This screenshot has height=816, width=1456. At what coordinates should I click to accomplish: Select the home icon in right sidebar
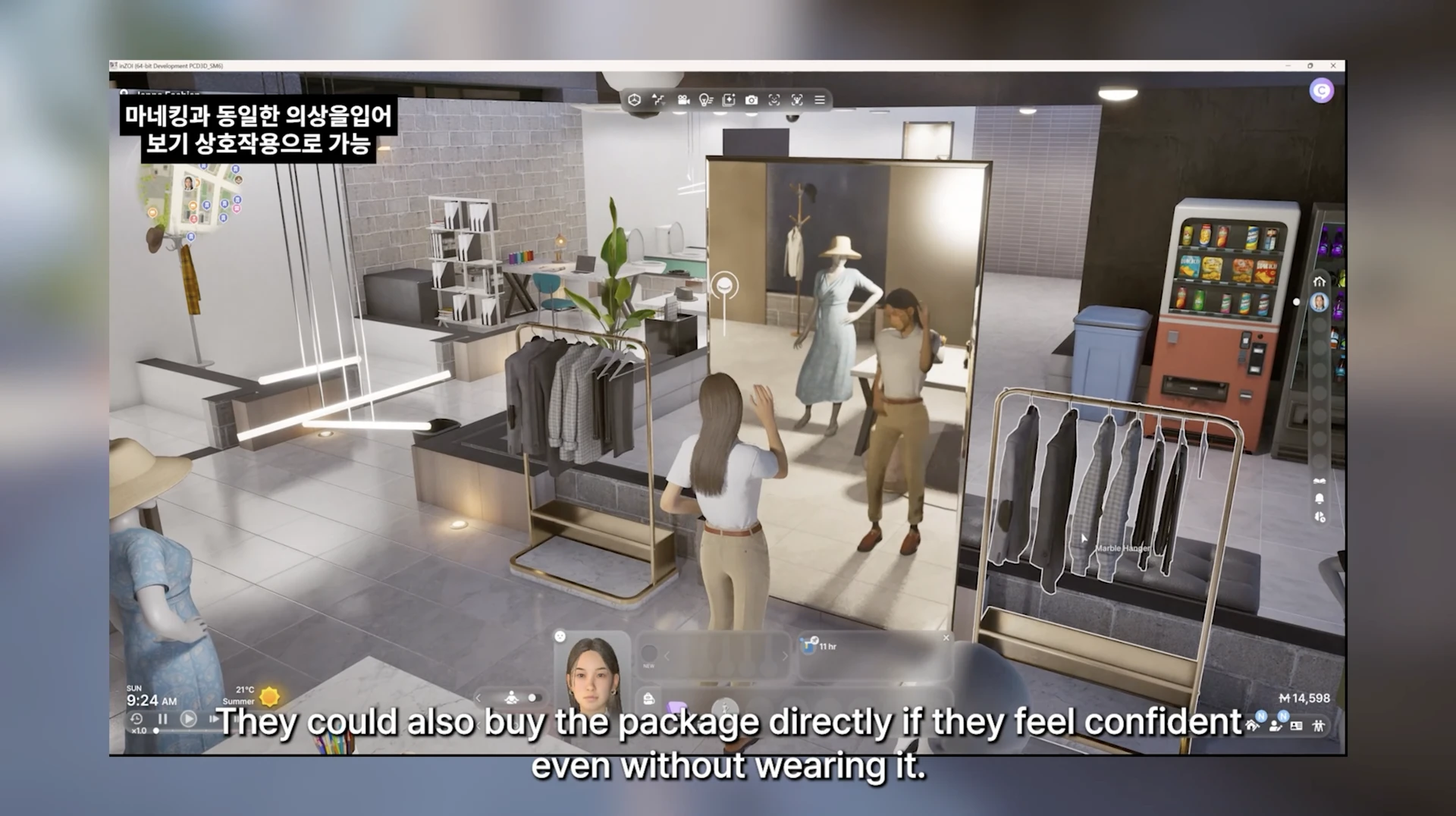[x=1319, y=281]
